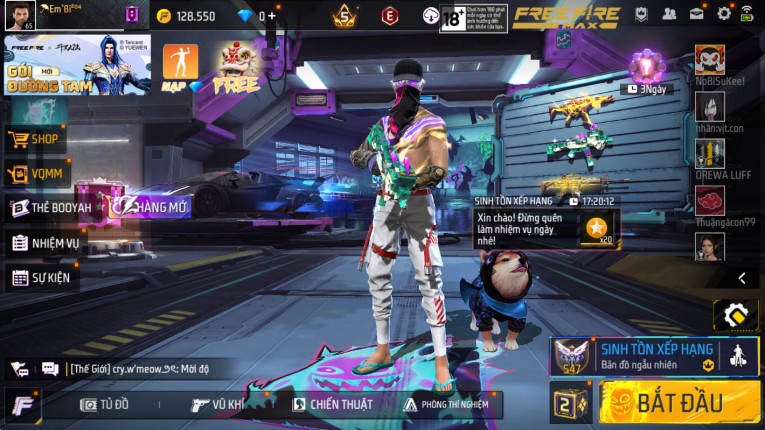765x430 pixels.
Task: Open the mail envelope icon
Action: coord(697,14)
